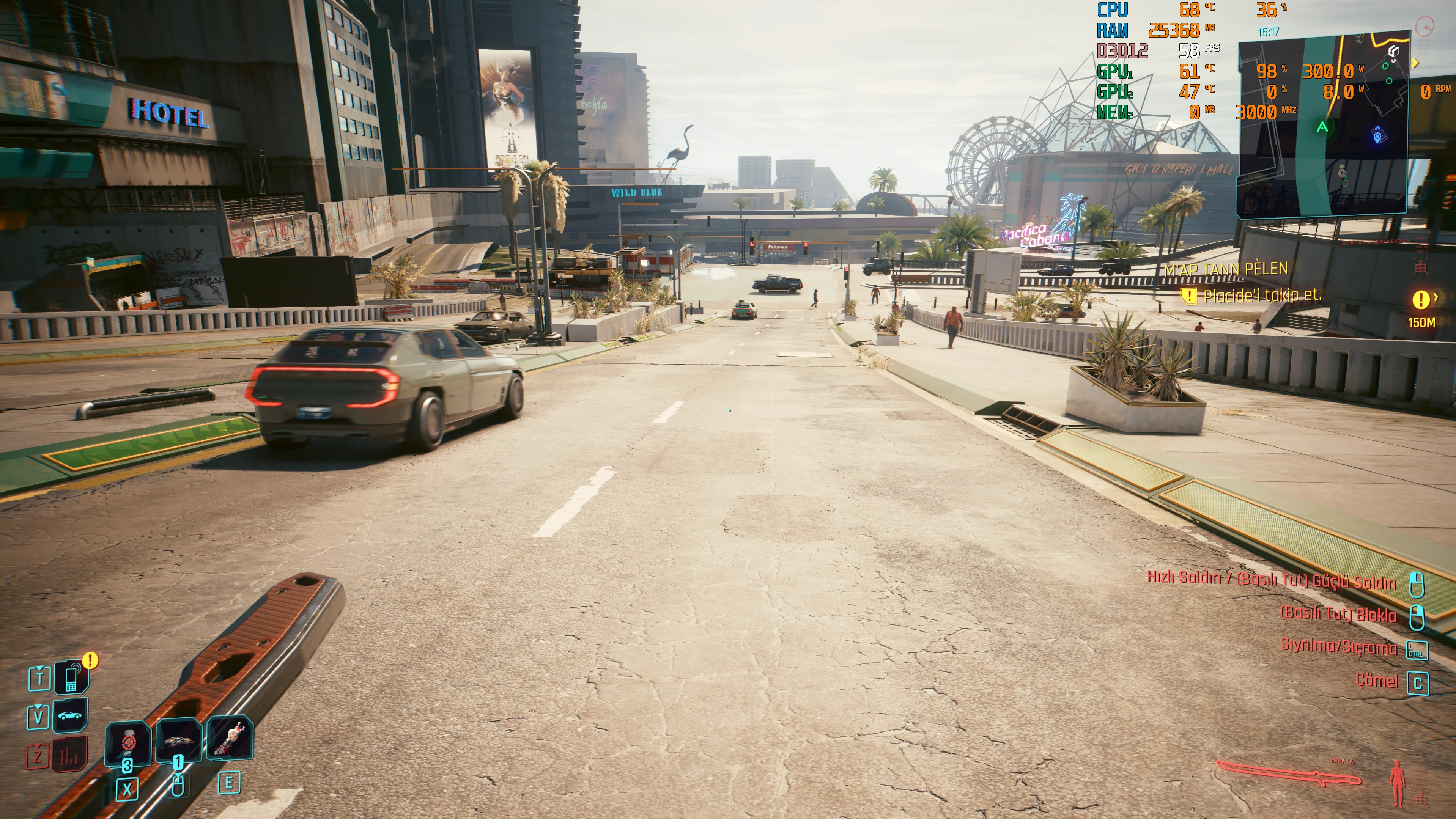The image size is (1456, 819).
Task: Open the minimap
Action: (x=1322, y=124)
